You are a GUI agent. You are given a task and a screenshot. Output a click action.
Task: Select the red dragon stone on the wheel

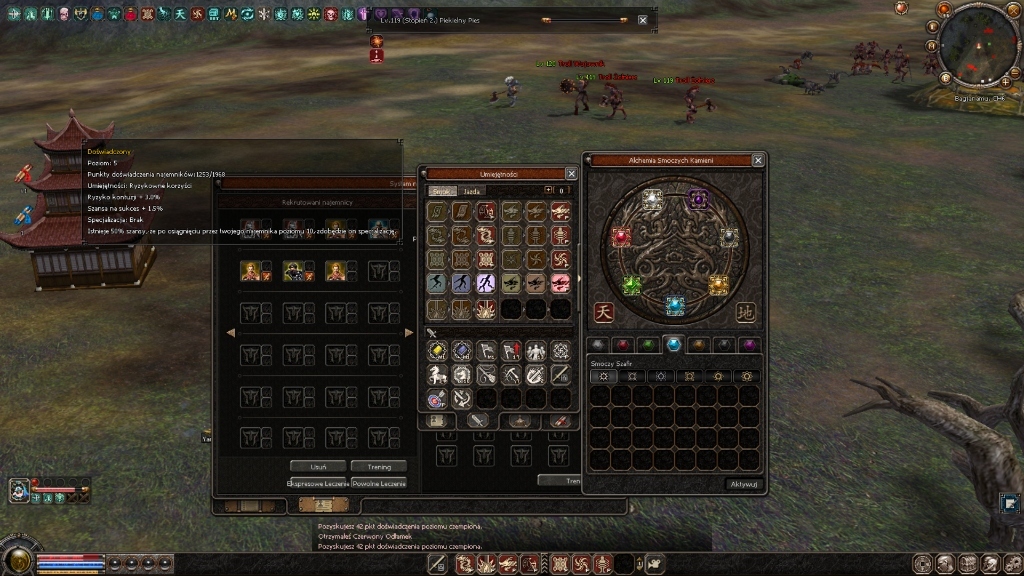point(621,237)
